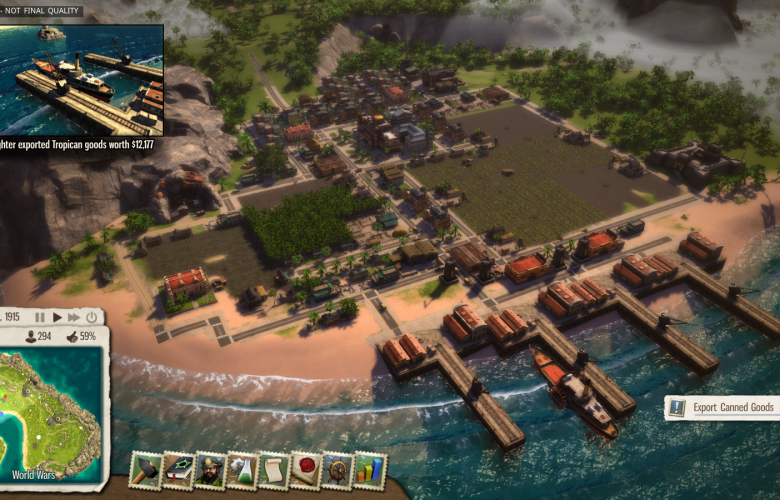Show the bar chart almanac icon

[x=370, y=470]
